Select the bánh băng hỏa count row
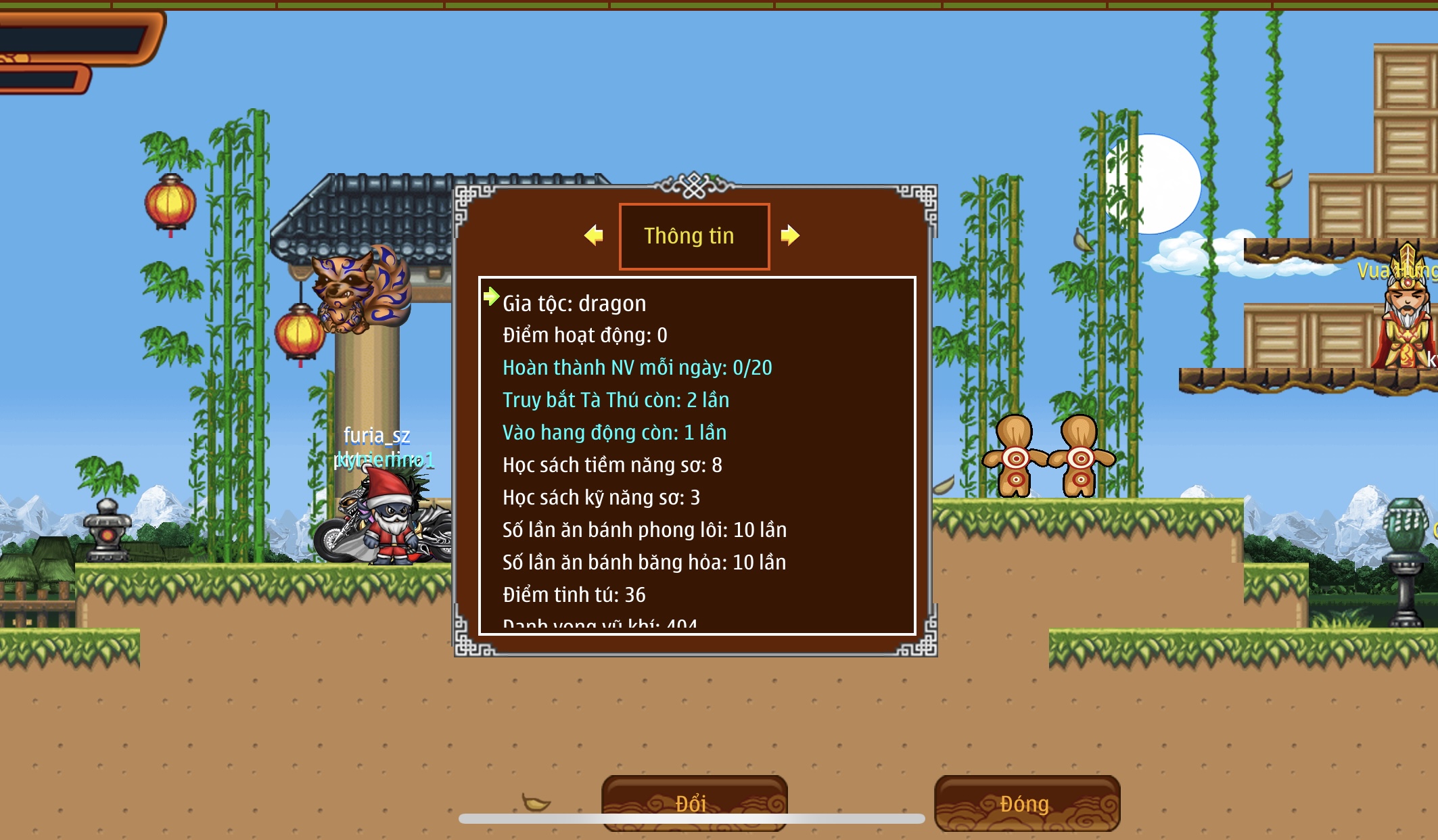Screen dimensions: 1438x840 (x=644, y=563)
